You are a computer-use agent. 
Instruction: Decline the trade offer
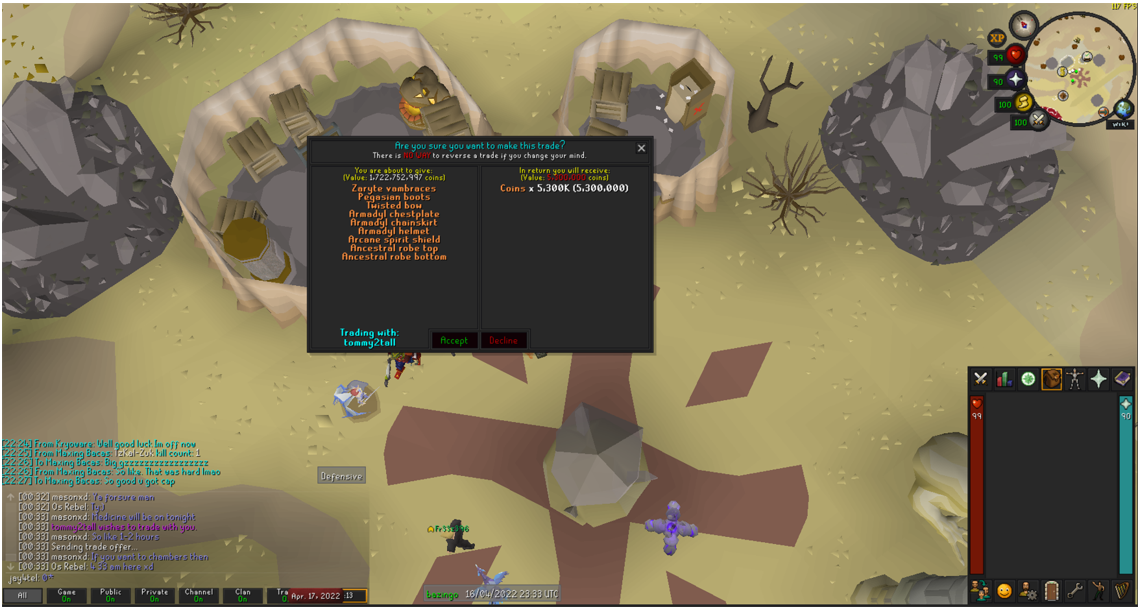[504, 341]
